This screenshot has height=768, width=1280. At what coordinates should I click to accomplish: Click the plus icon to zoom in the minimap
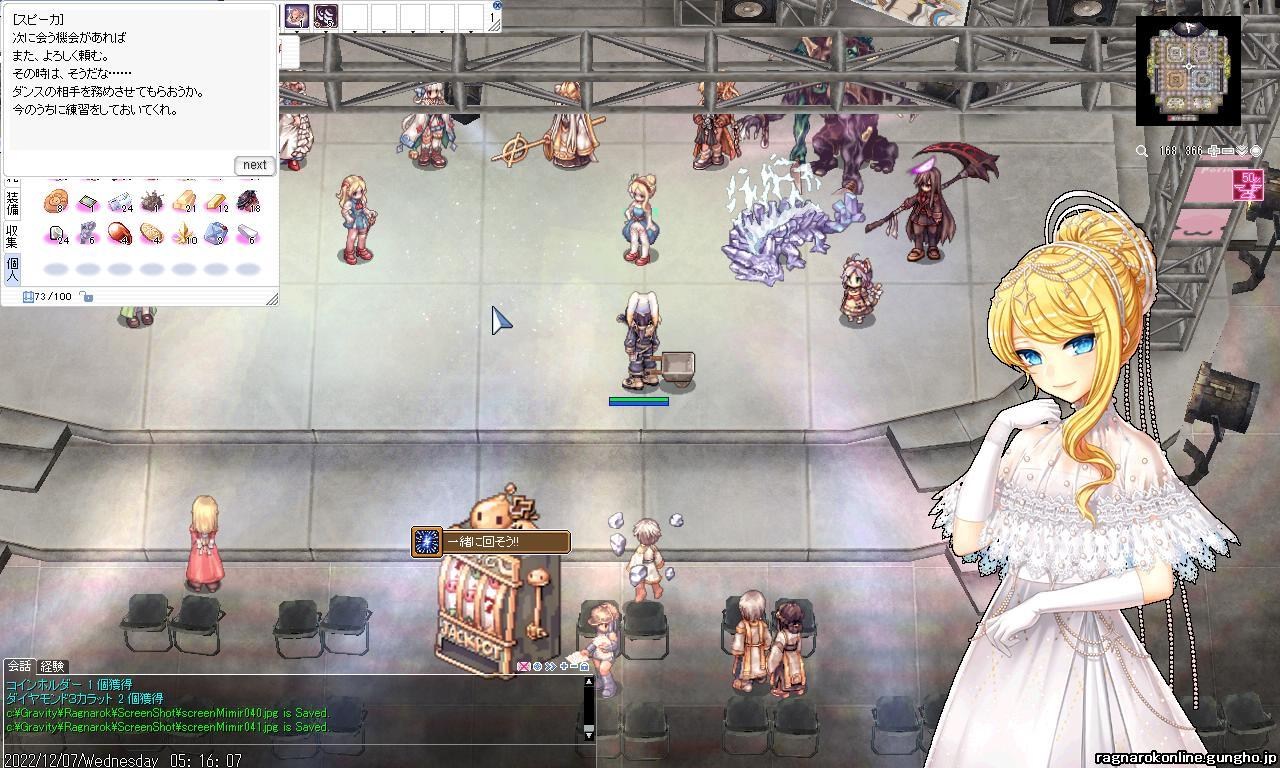tap(1213, 150)
